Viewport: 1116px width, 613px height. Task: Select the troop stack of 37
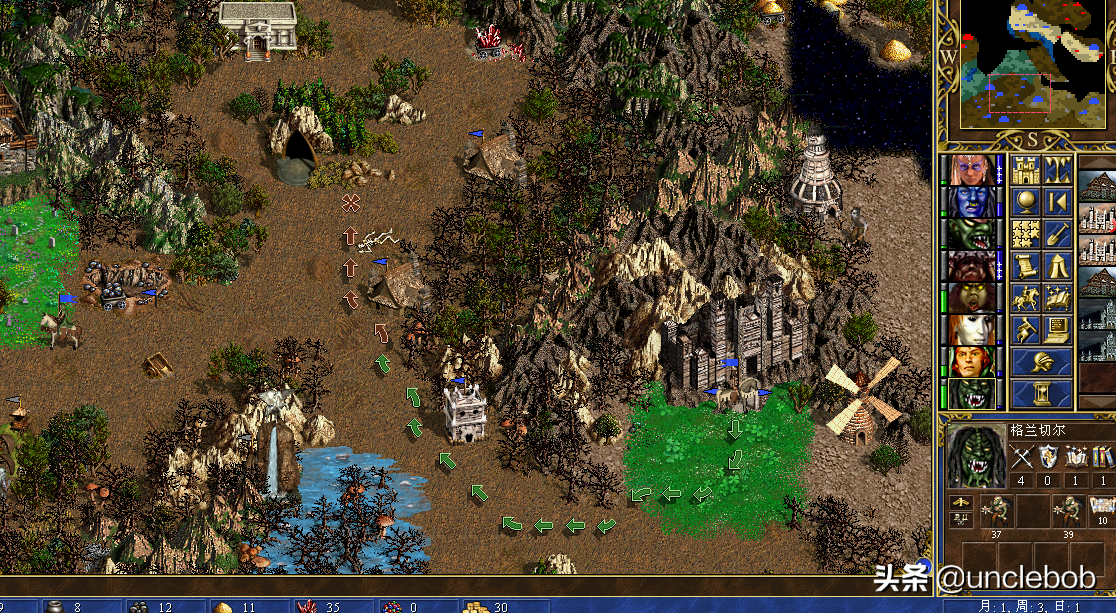point(996,511)
